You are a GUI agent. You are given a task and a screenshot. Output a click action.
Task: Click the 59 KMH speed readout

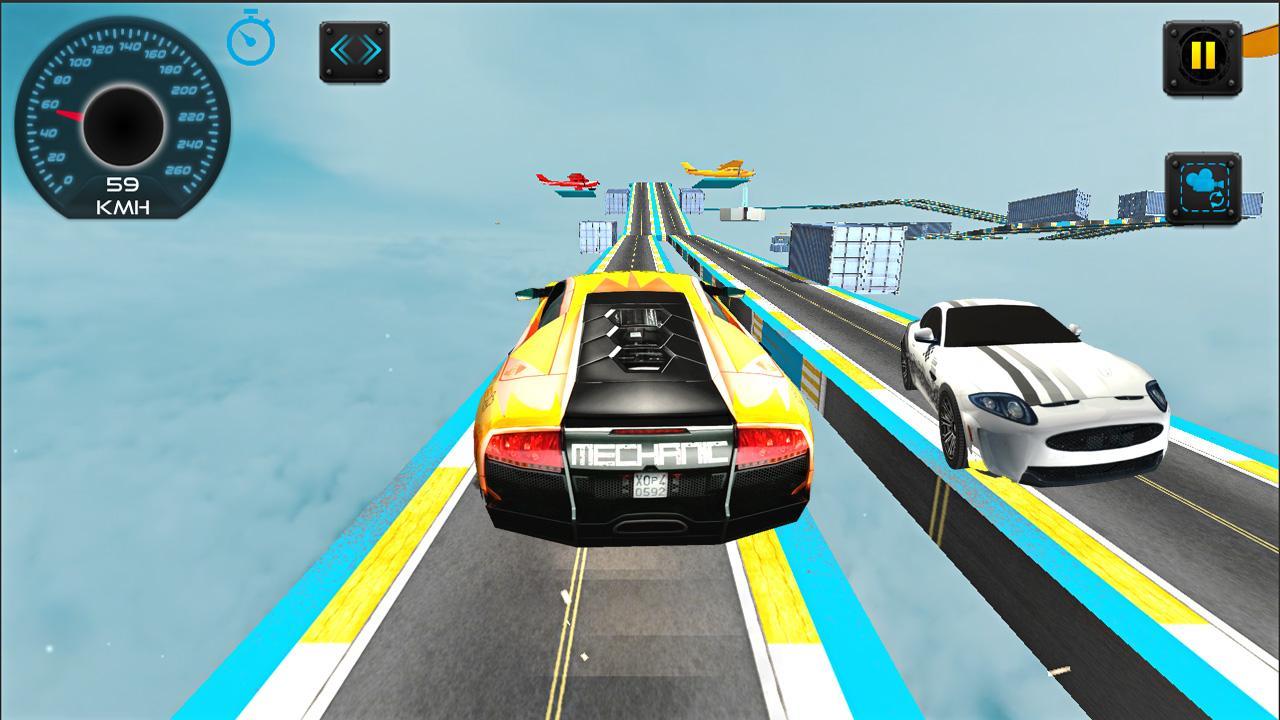122,192
